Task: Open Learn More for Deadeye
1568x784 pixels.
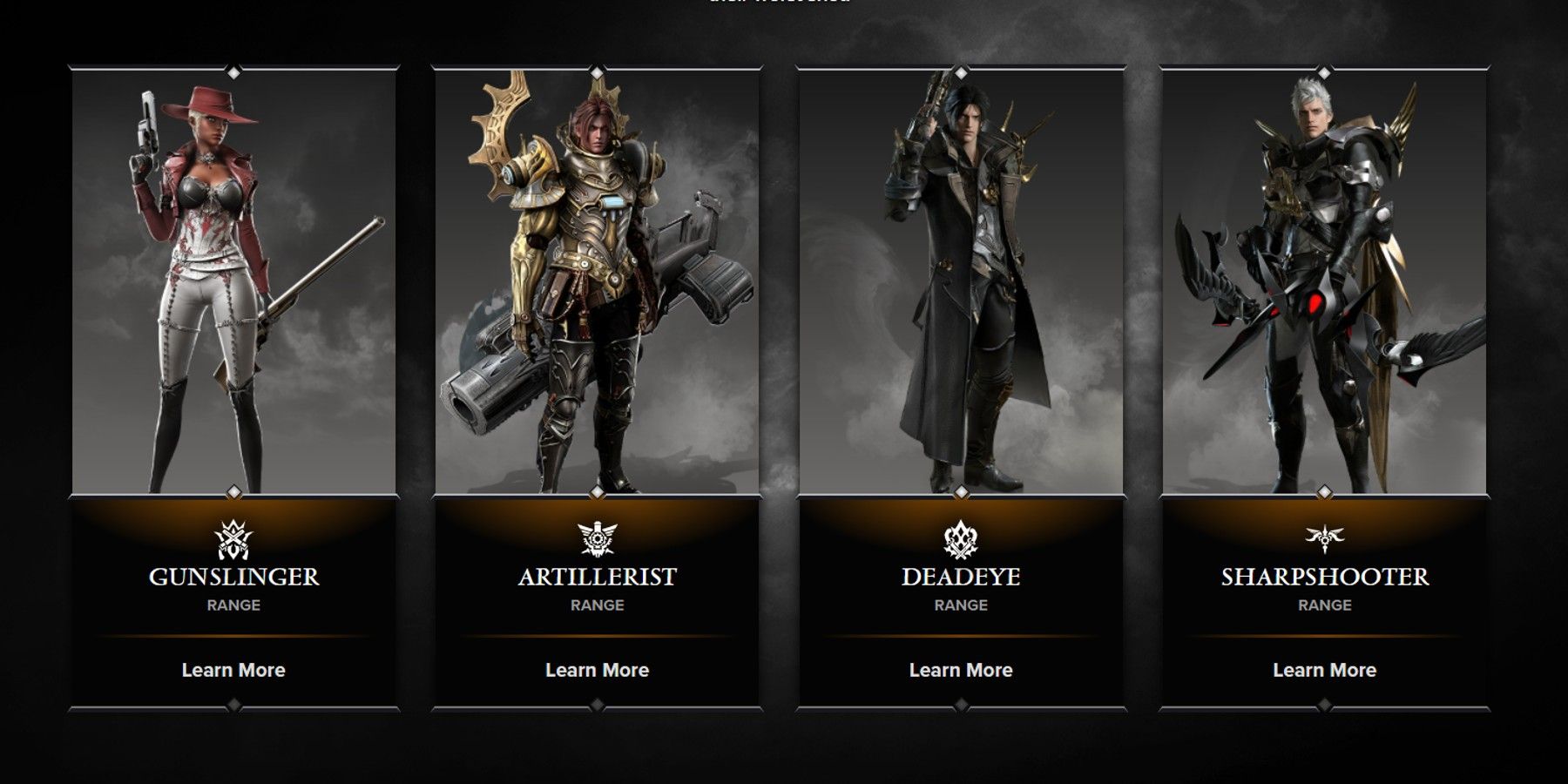Action: [960, 670]
